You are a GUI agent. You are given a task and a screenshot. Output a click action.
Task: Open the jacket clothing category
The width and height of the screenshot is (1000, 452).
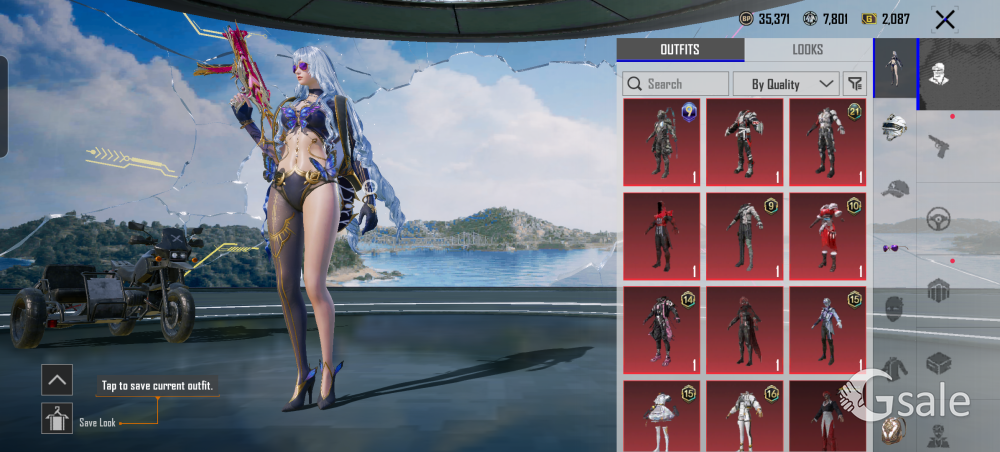895,366
